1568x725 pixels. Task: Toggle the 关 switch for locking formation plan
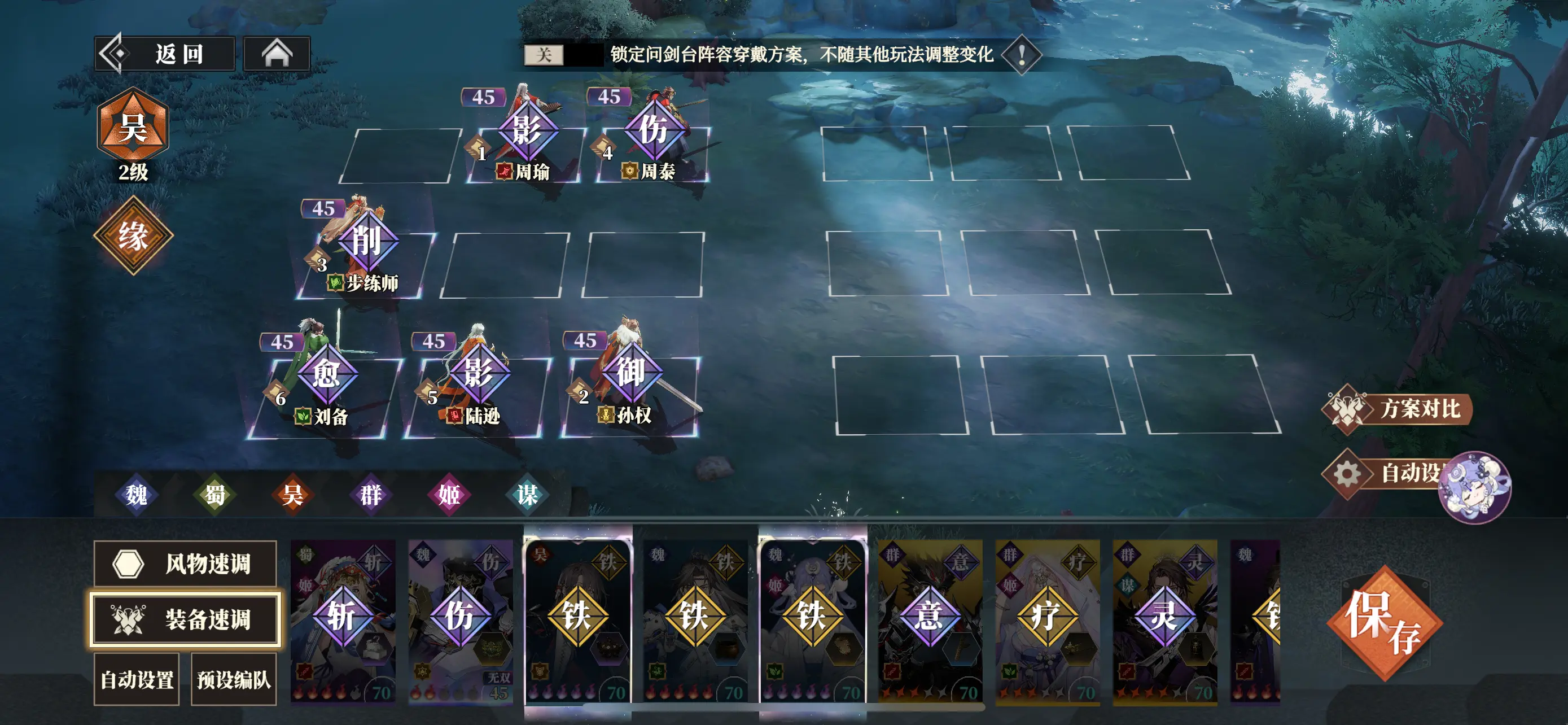[x=544, y=55]
